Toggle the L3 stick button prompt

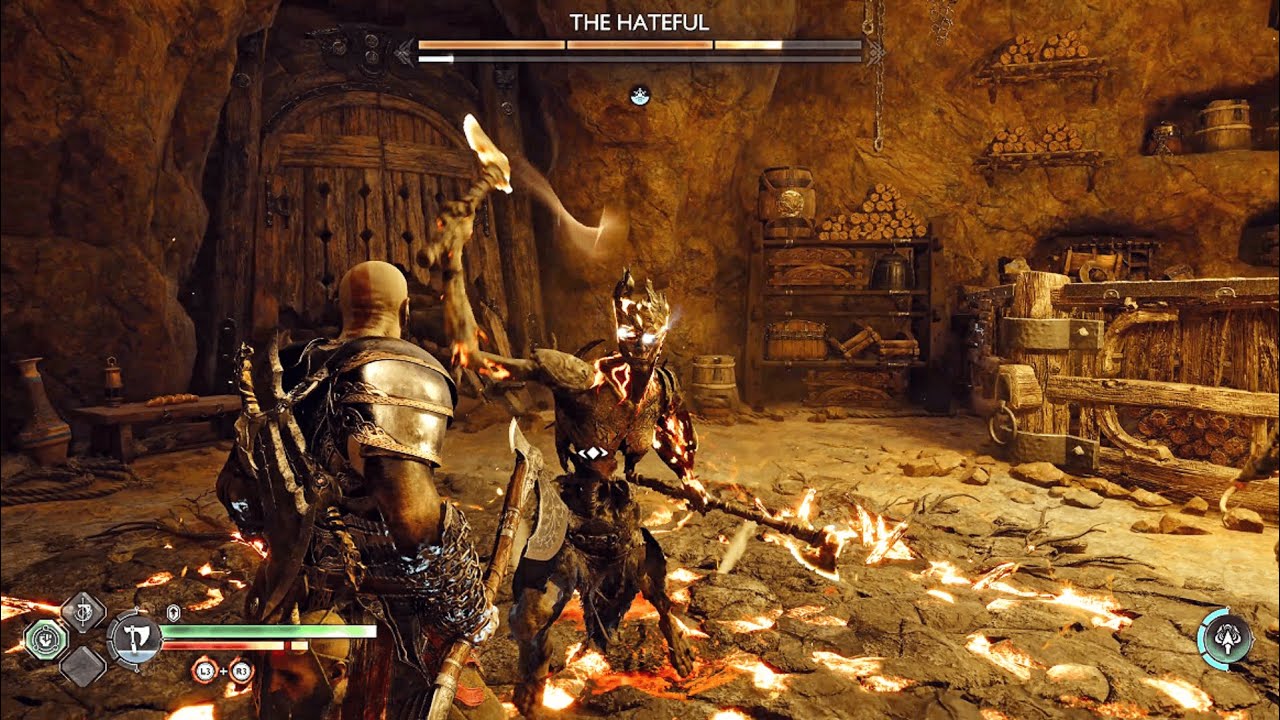204,671
